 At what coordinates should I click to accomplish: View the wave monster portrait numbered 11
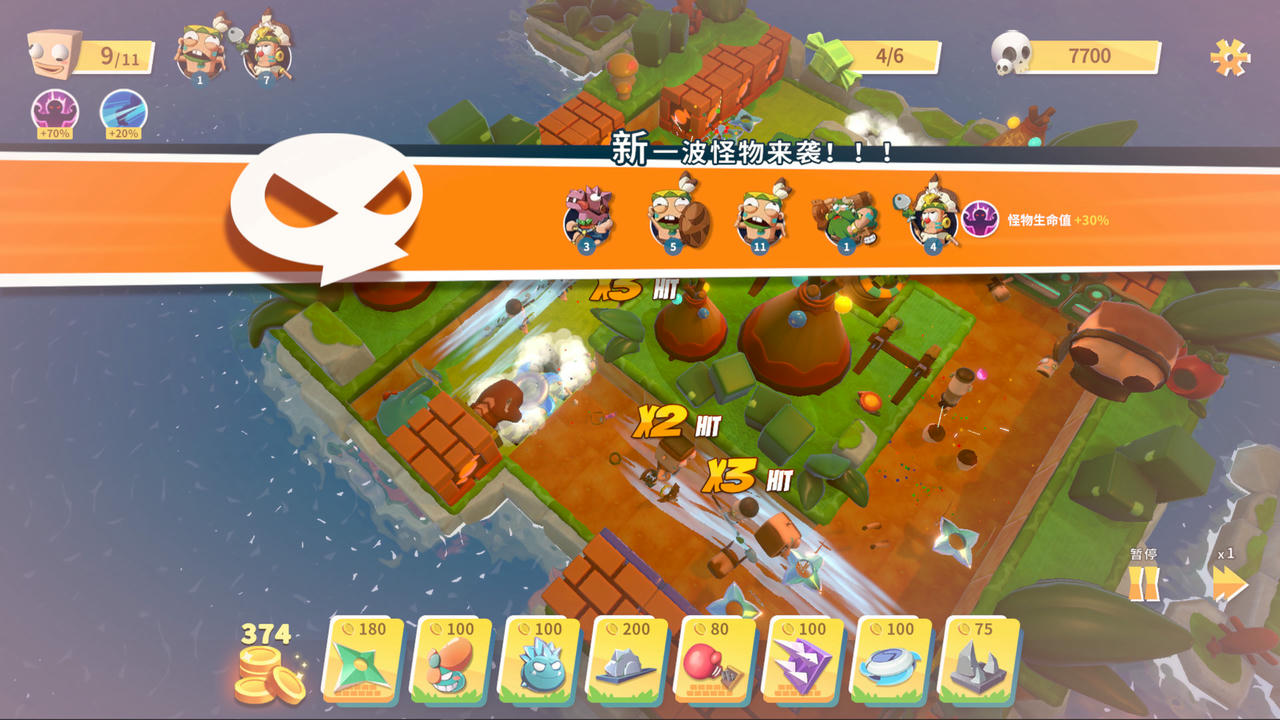760,215
